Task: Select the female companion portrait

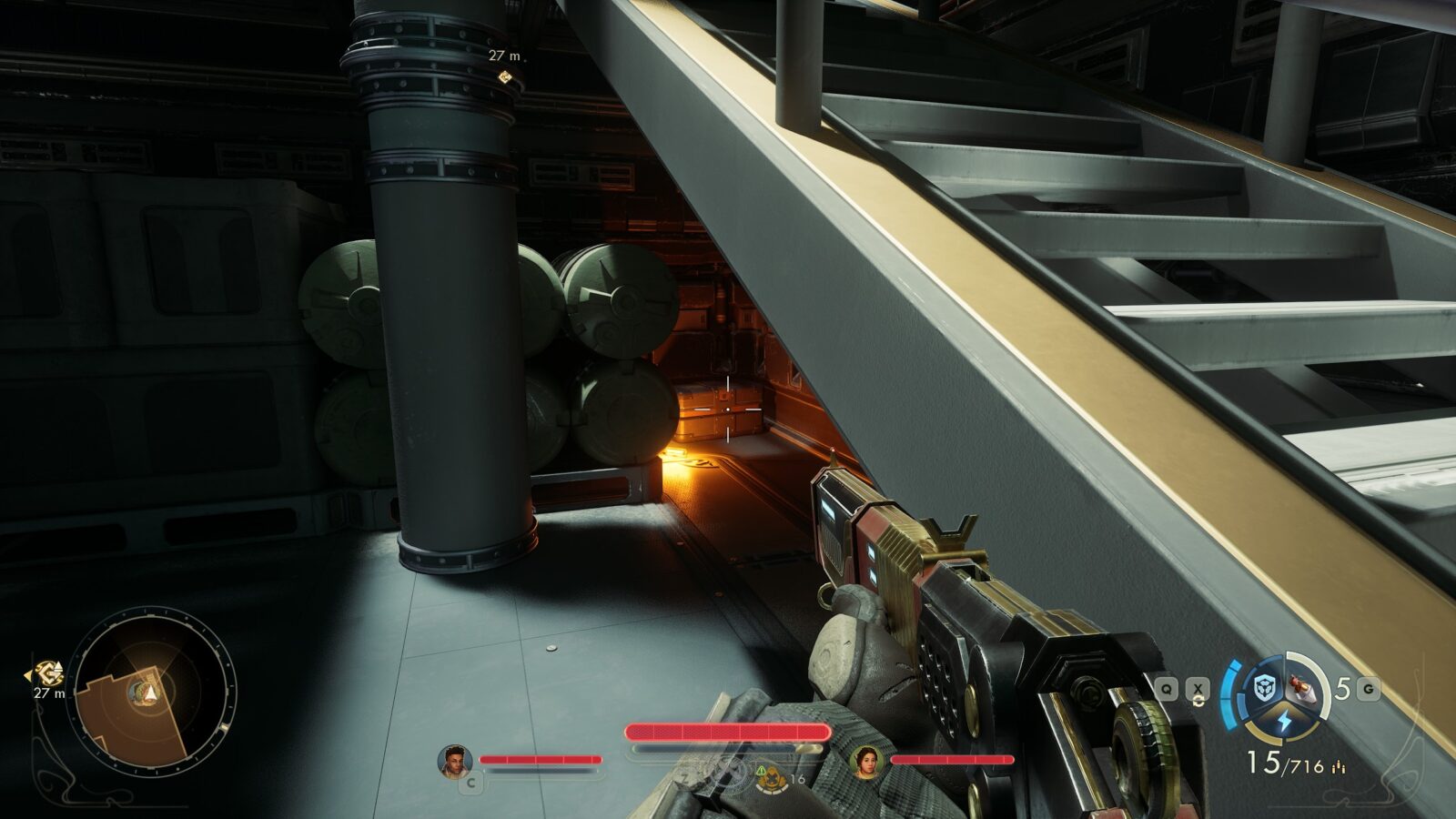Action: 865,761
